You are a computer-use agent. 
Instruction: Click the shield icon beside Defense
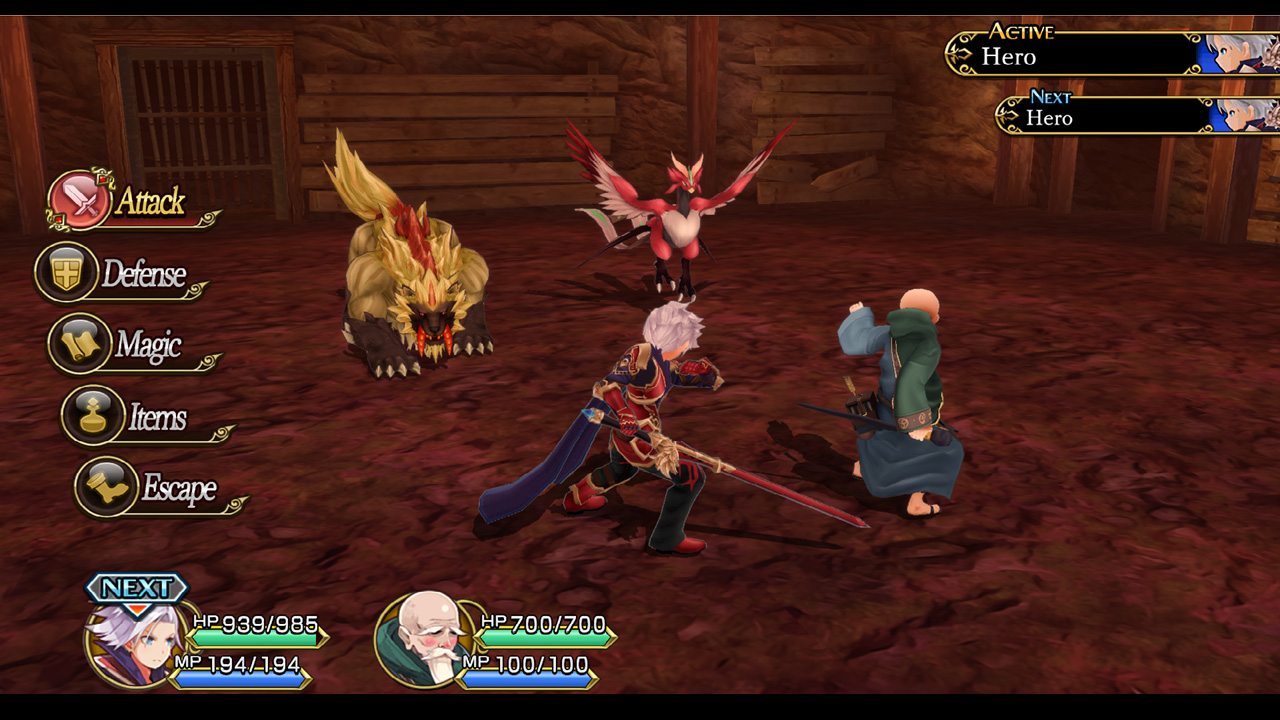coord(66,271)
